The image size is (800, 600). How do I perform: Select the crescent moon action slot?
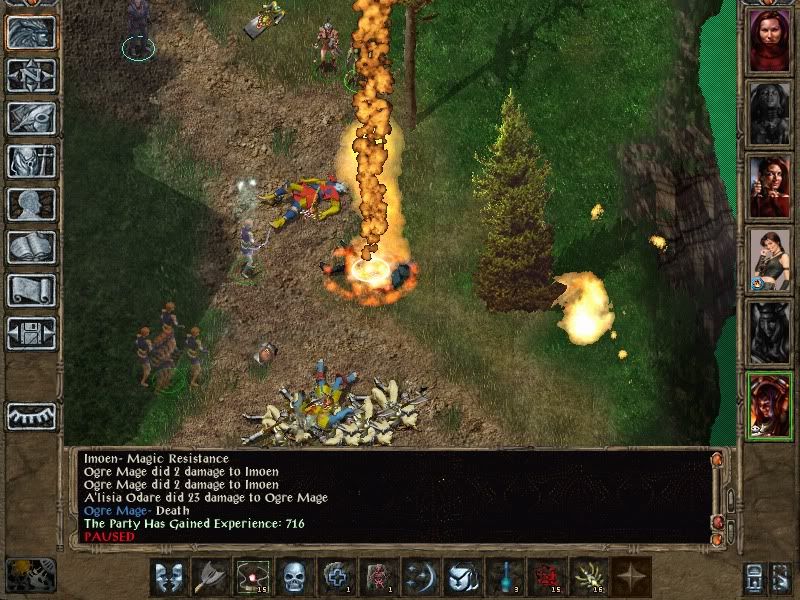(421, 577)
